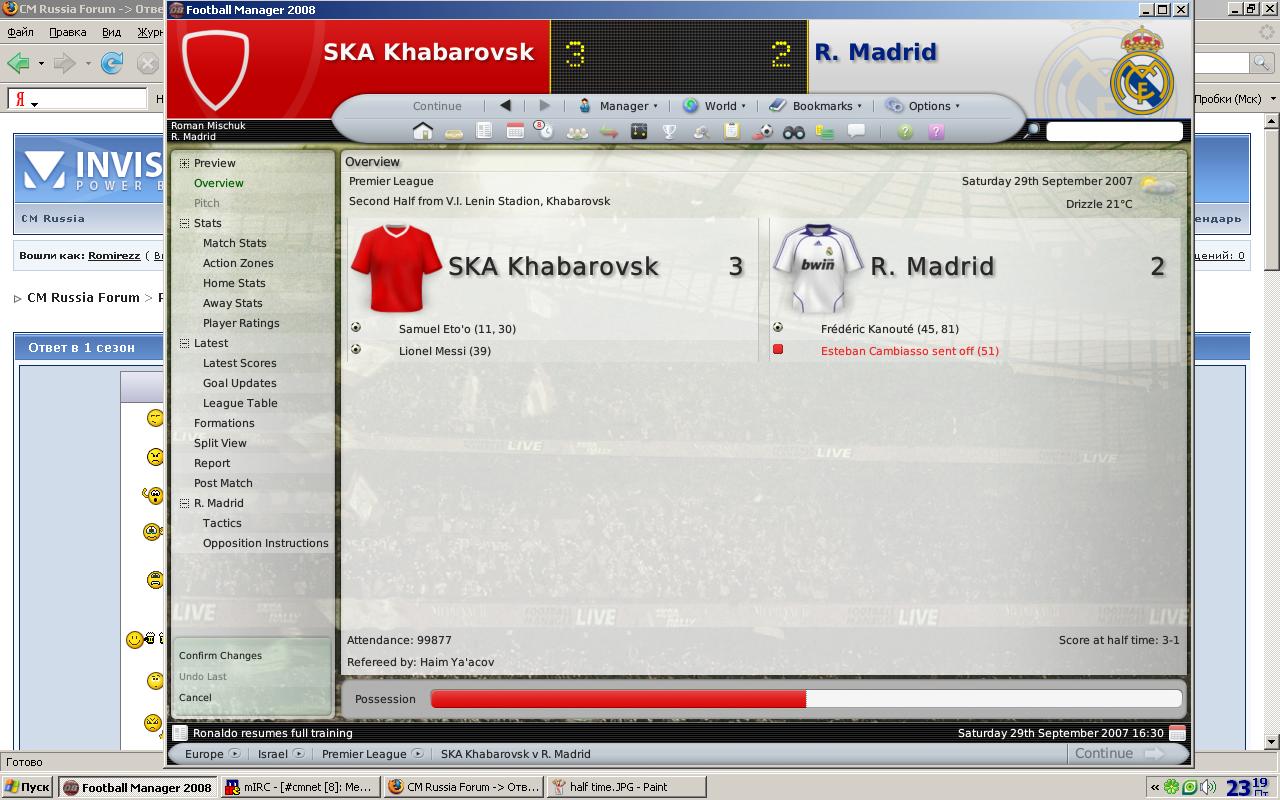This screenshot has height=800, width=1280.
Task: Open the Manager dropdown menu
Action: [x=619, y=106]
